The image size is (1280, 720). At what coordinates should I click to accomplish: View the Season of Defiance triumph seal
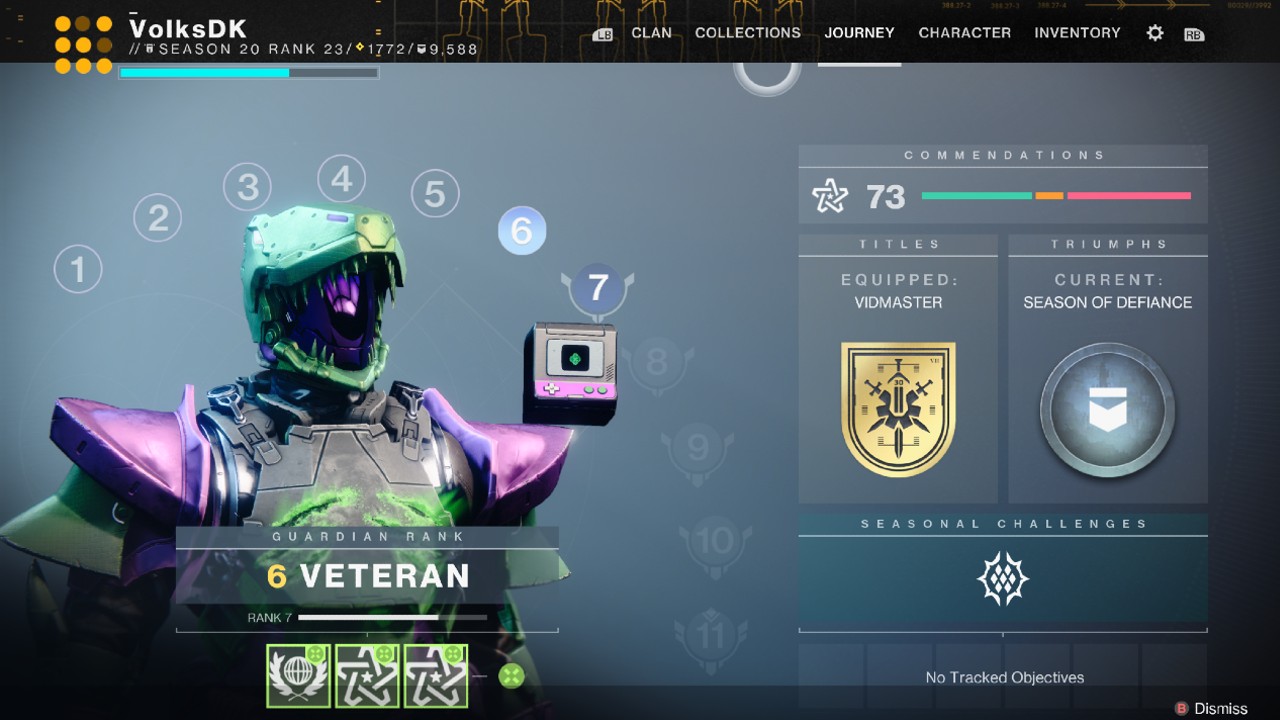(x=1107, y=410)
